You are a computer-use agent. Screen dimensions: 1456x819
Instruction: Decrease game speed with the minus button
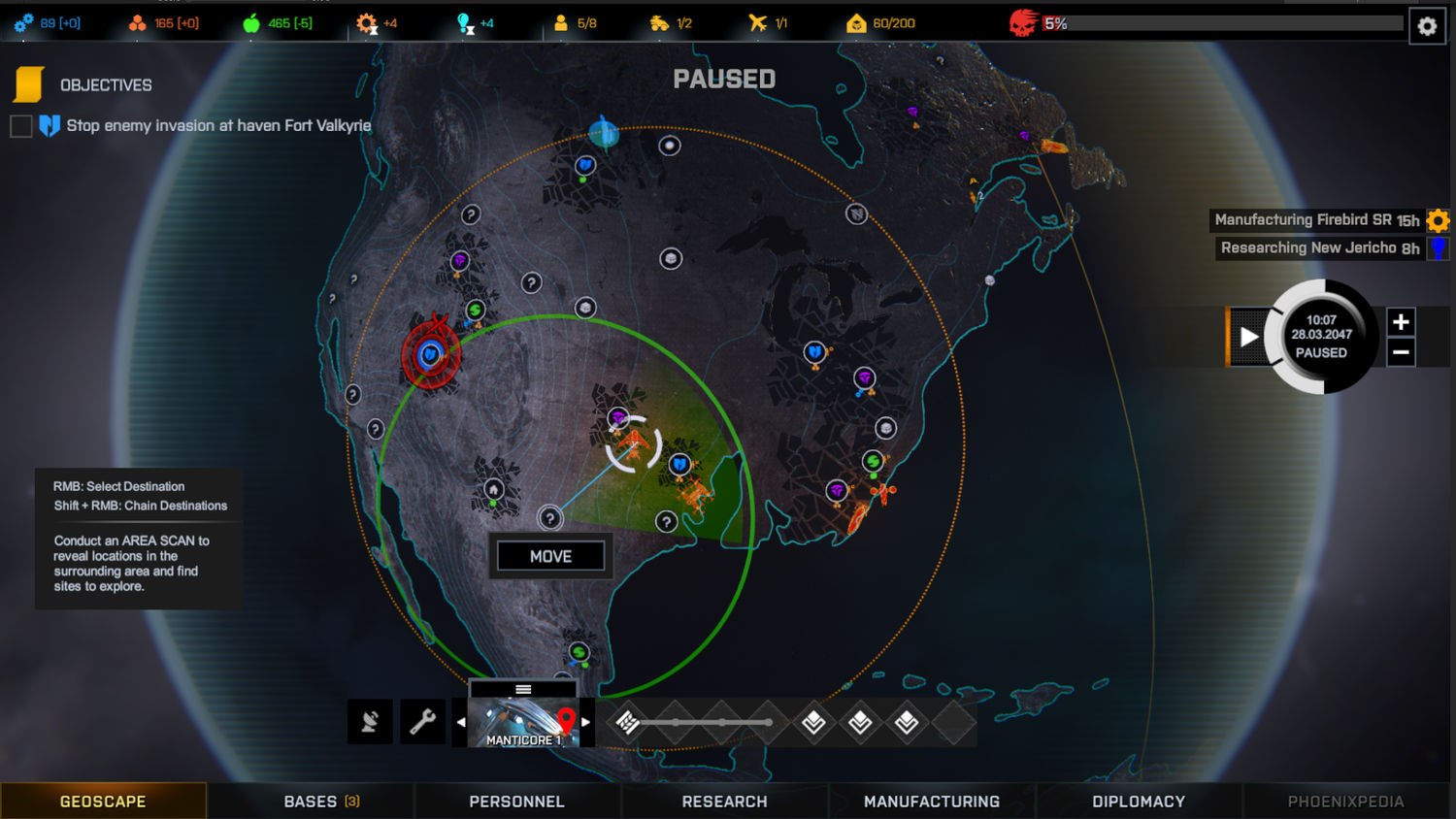coord(1400,352)
